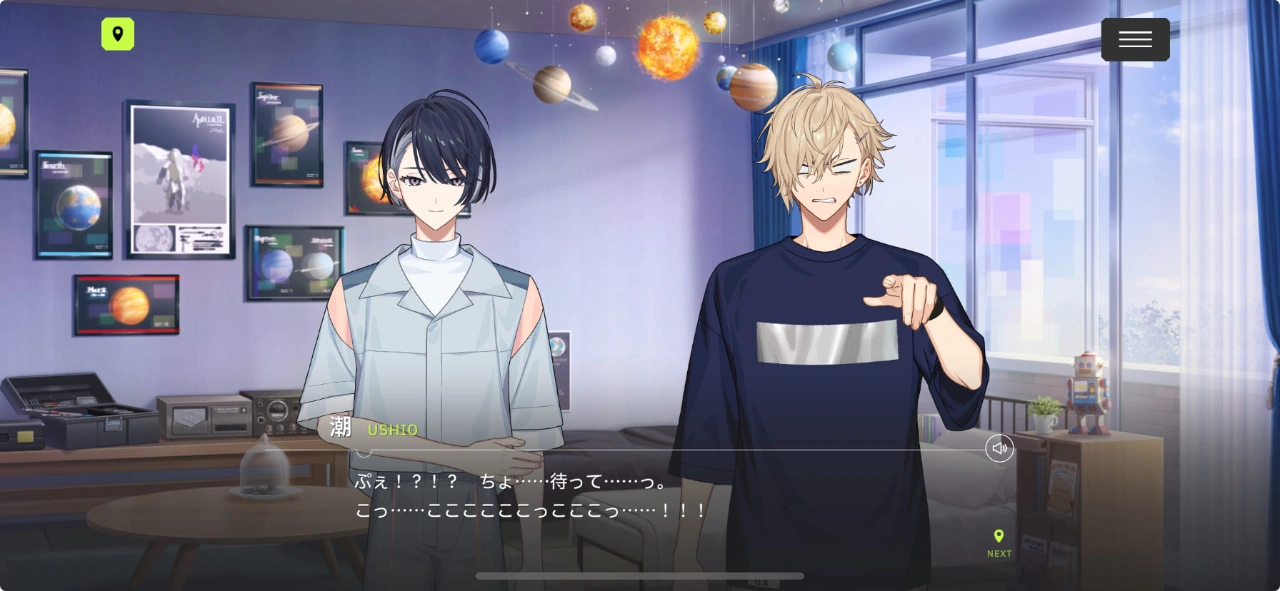This screenshot has width=1280, height=591.
Task: Advance dialogue with the NEXT button
Action: point(999,543)
